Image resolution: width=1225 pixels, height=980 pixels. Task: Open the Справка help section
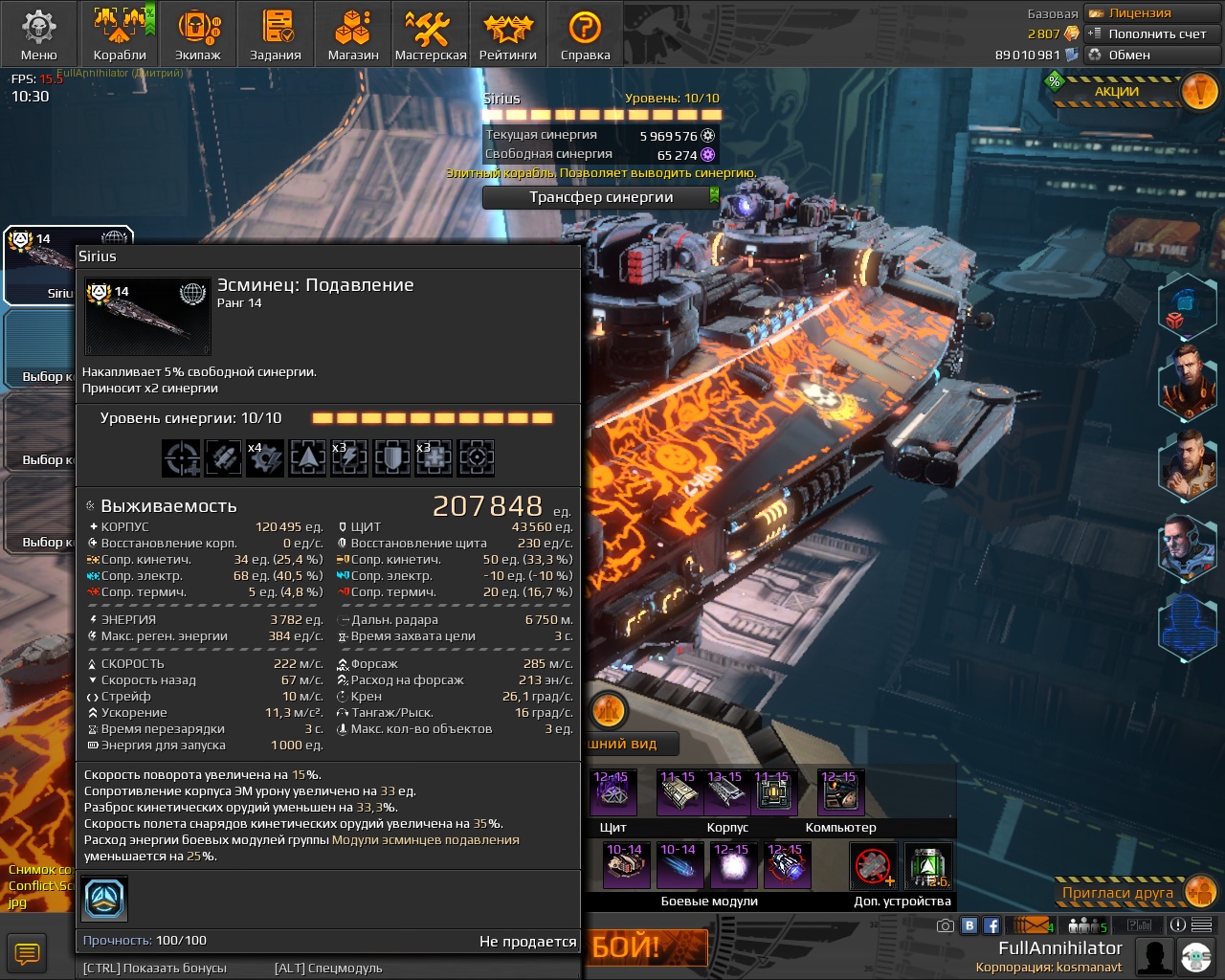(x=585, y=33)
